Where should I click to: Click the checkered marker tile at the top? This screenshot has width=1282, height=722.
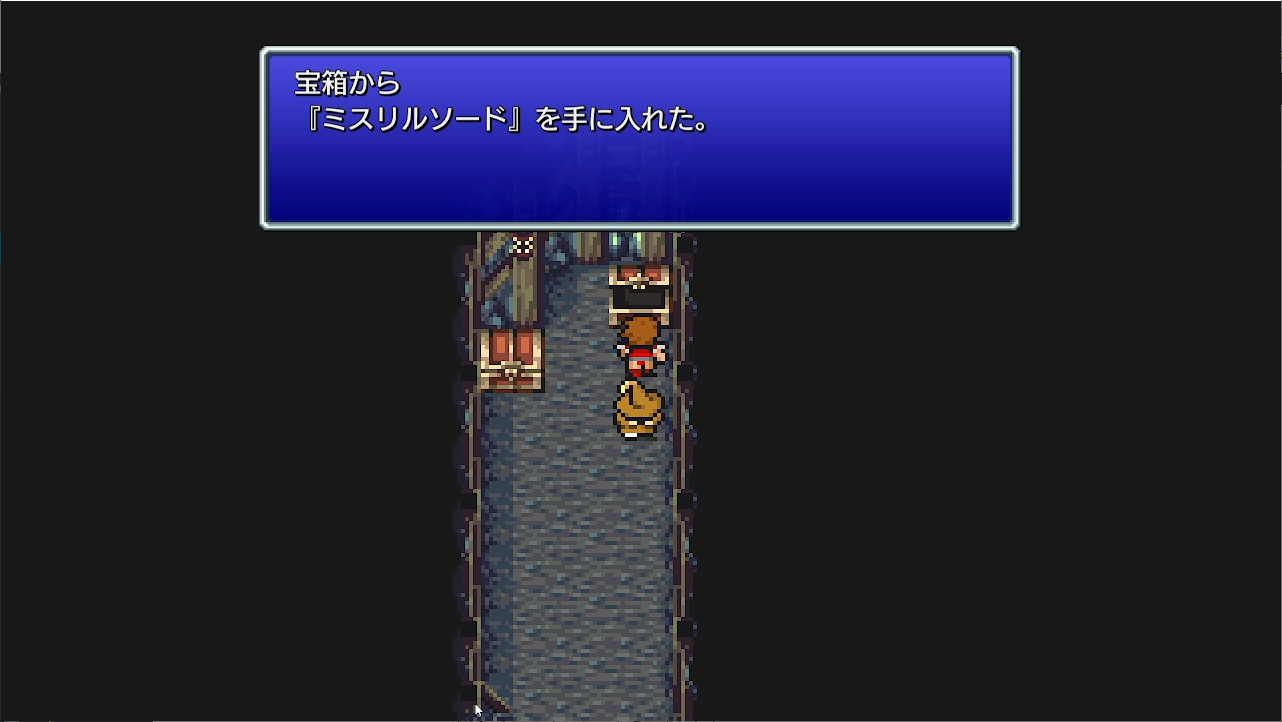coord(522,245)
